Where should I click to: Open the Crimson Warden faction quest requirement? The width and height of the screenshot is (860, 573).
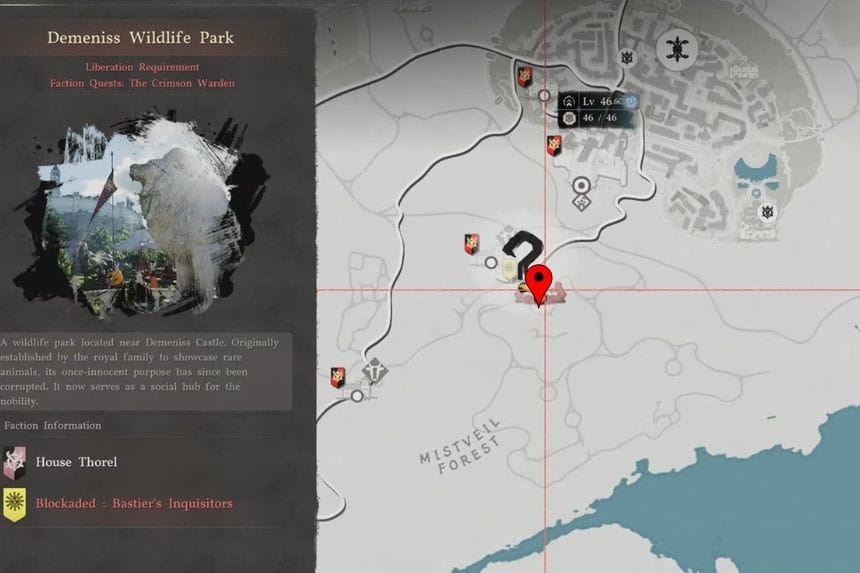(x=142, y=83)
